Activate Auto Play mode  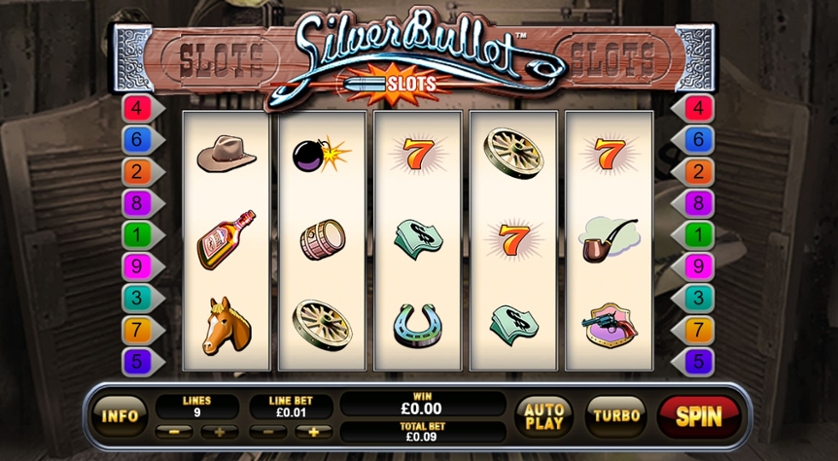coord(544,414)
